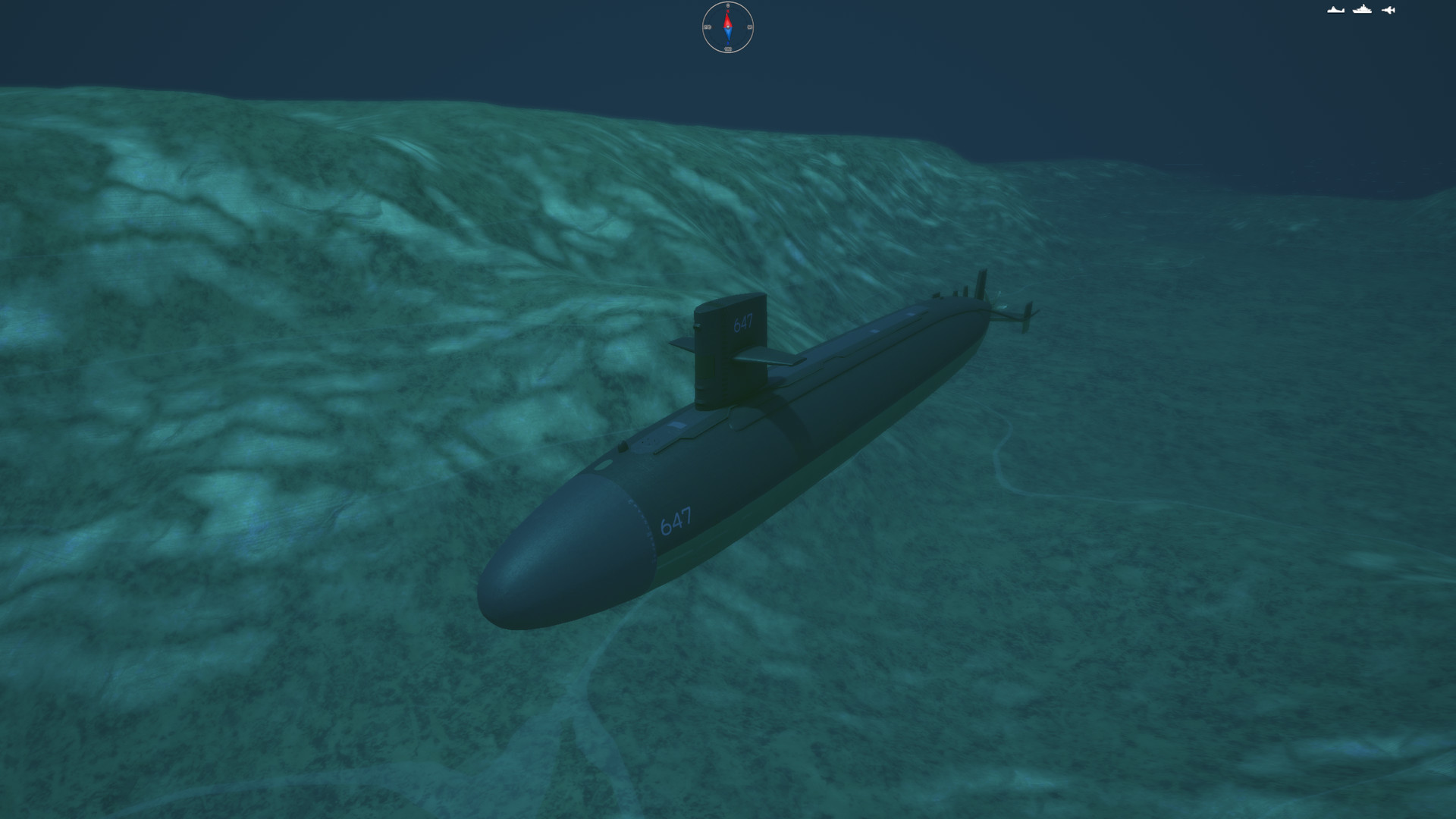Image resolution: width=1456 pixels, height=819 pixels.
Task: Click the compass instrument at top center
Action: (x=728, y=27)
